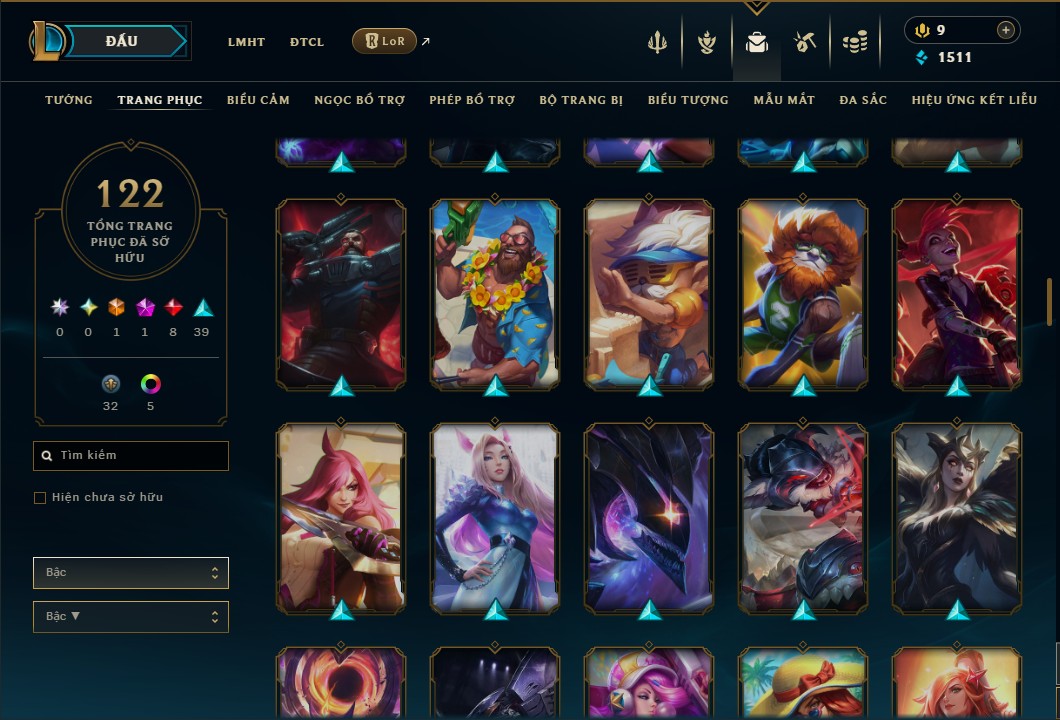The image size is (1060, 720).
Task: Switch to the TƯỚNG champions tab
Action: point(69,100)
